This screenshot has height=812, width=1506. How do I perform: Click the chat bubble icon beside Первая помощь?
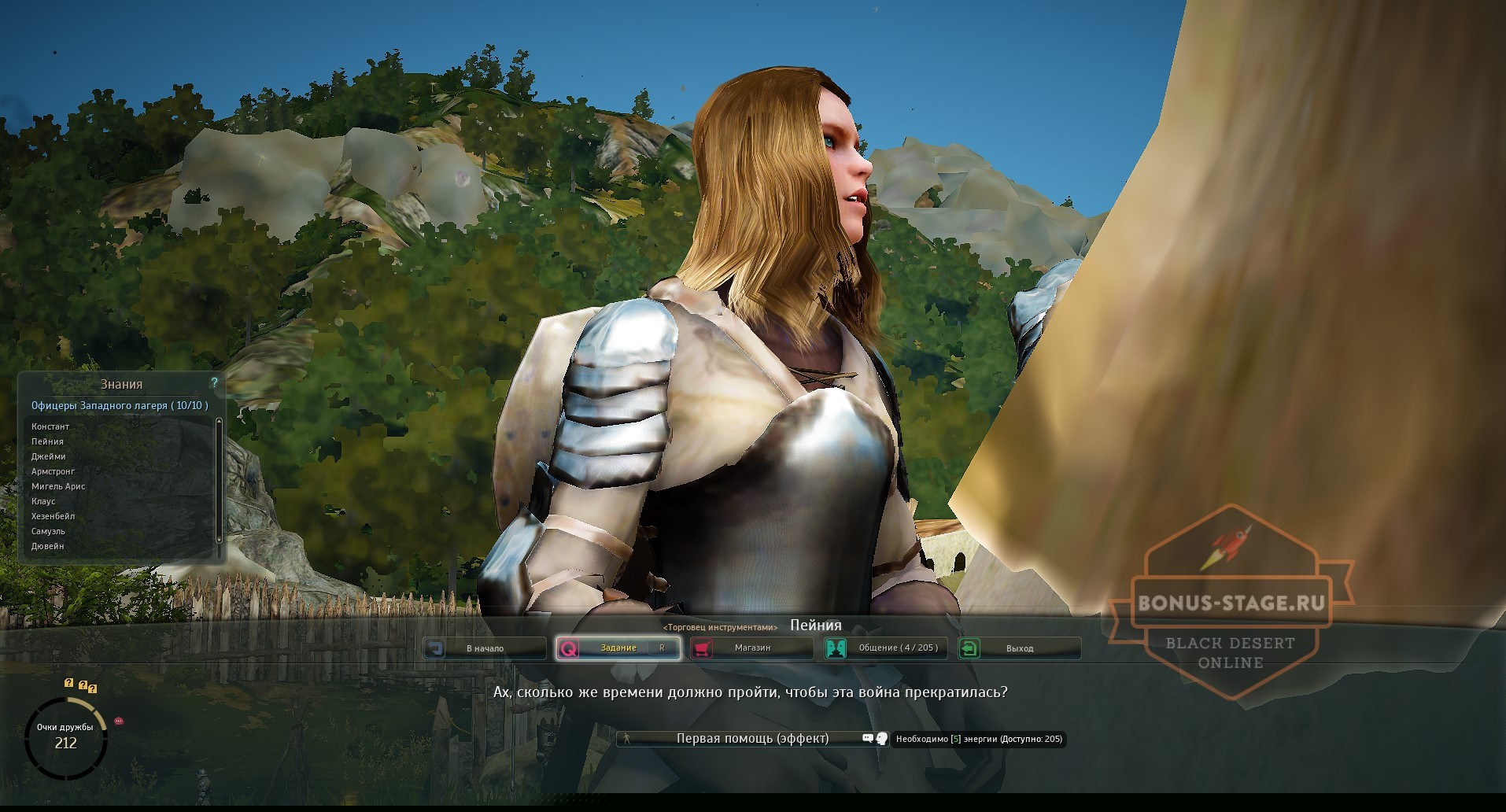[868, 738]
